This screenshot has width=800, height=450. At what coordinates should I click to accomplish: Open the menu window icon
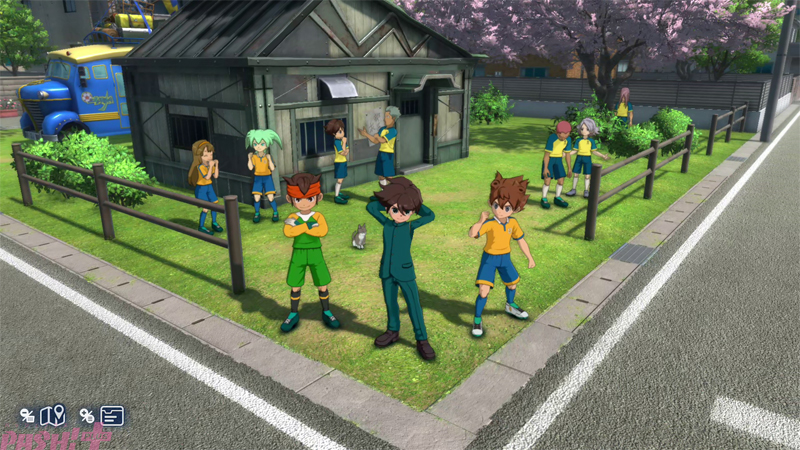pyautogui.click(x=112, y=414)
